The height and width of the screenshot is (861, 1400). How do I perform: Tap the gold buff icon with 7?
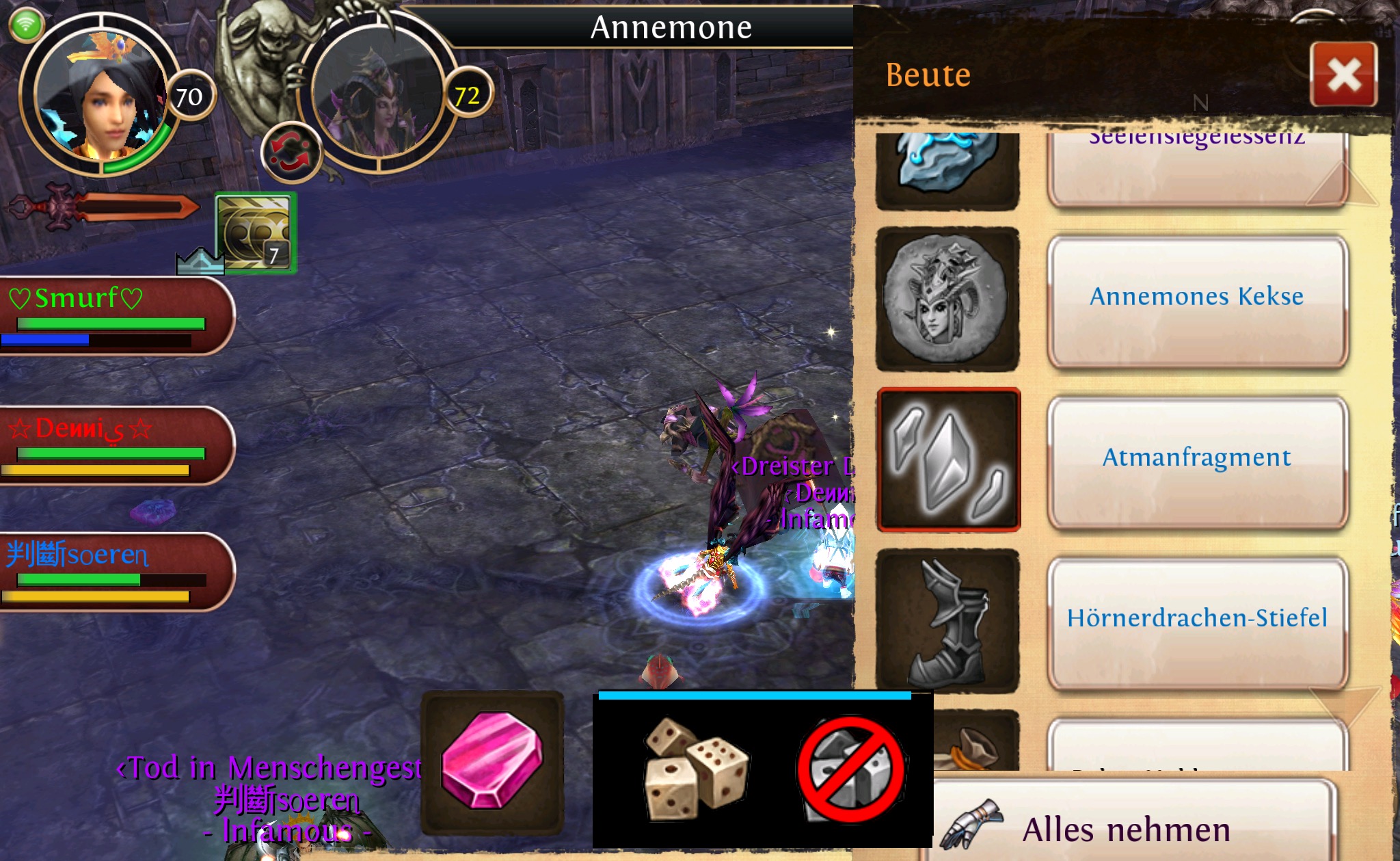256,233
